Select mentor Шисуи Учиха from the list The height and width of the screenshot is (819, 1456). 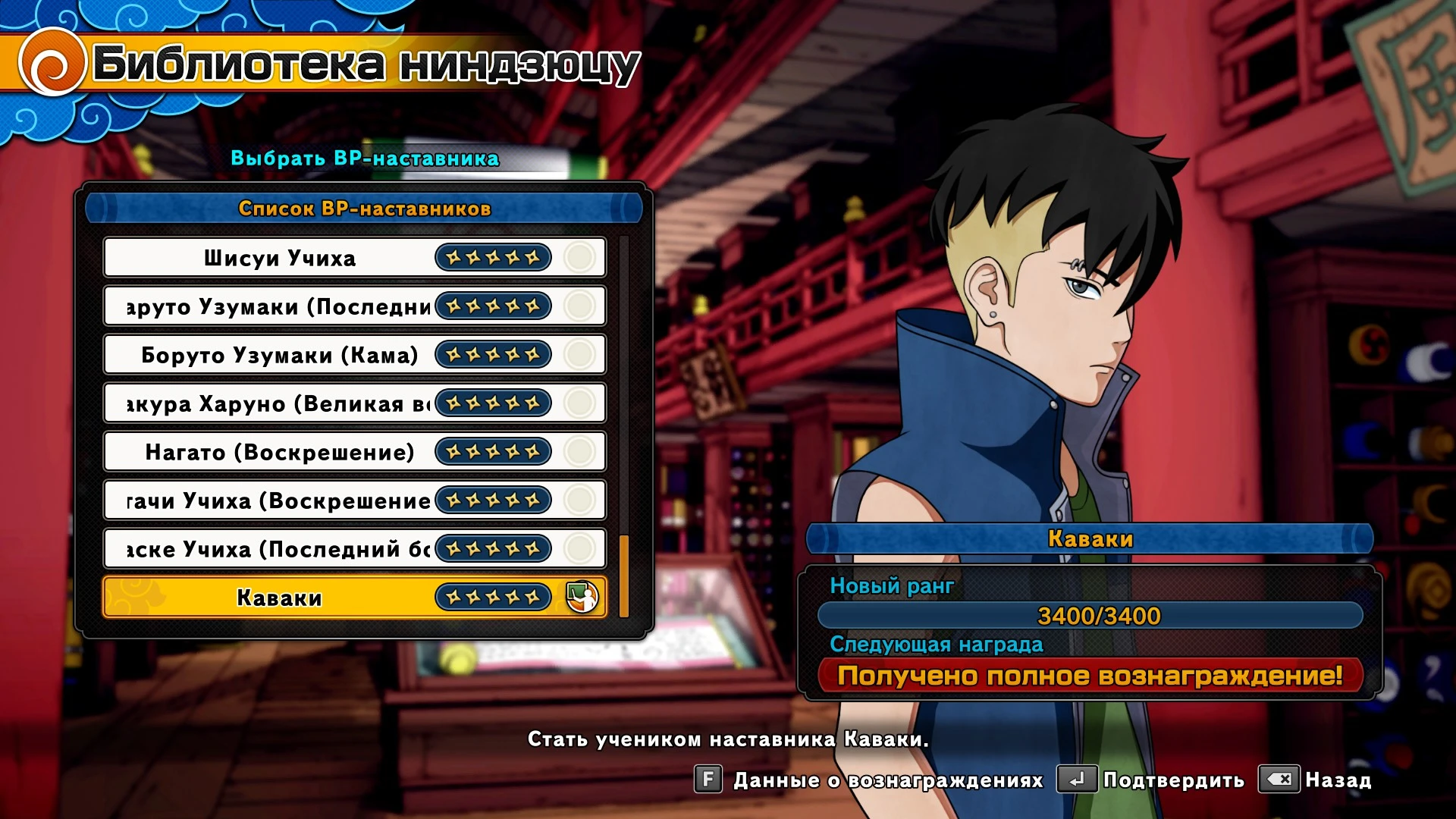click(x=281, y=257)
